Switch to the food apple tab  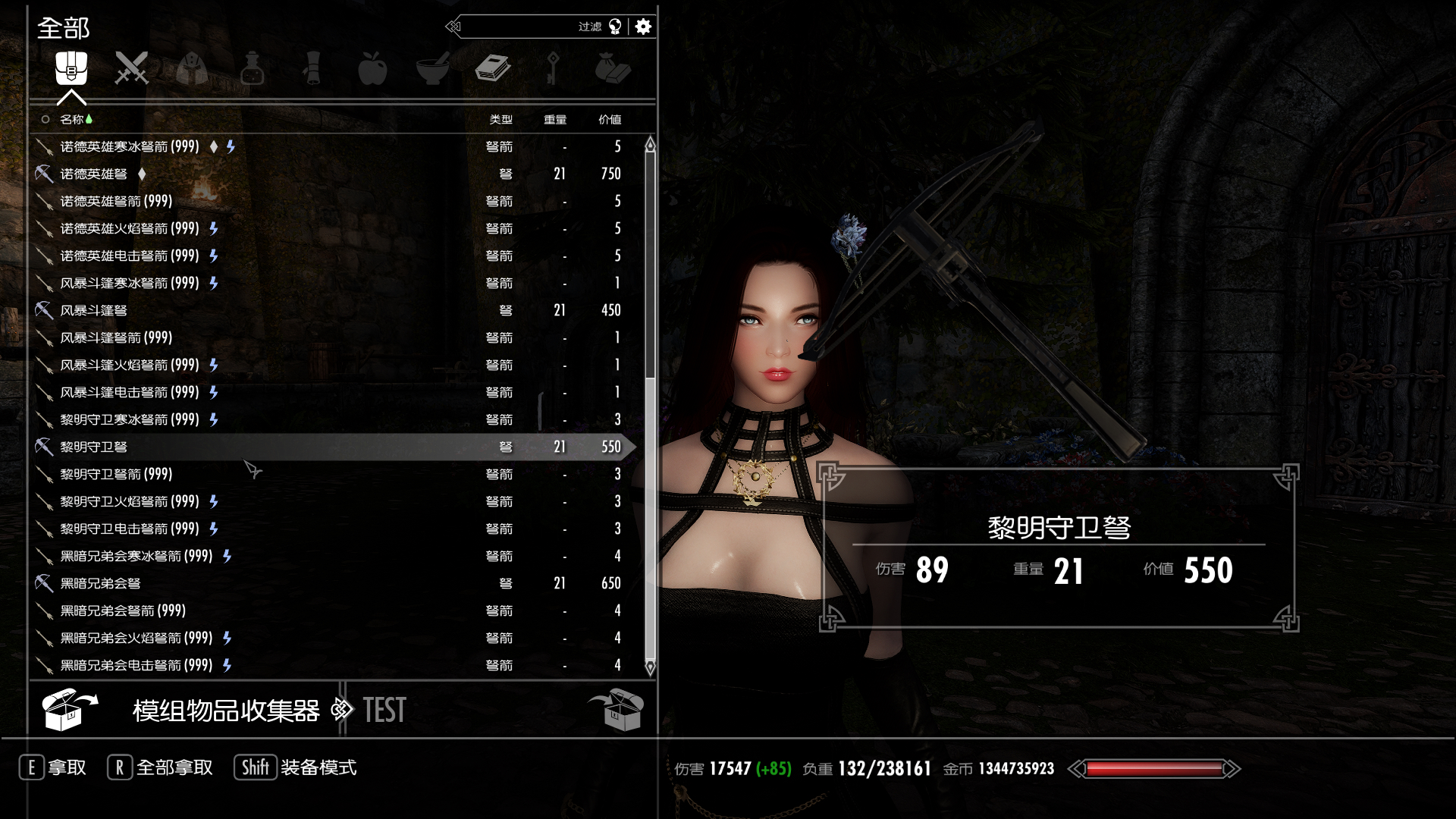click(372, 68)
